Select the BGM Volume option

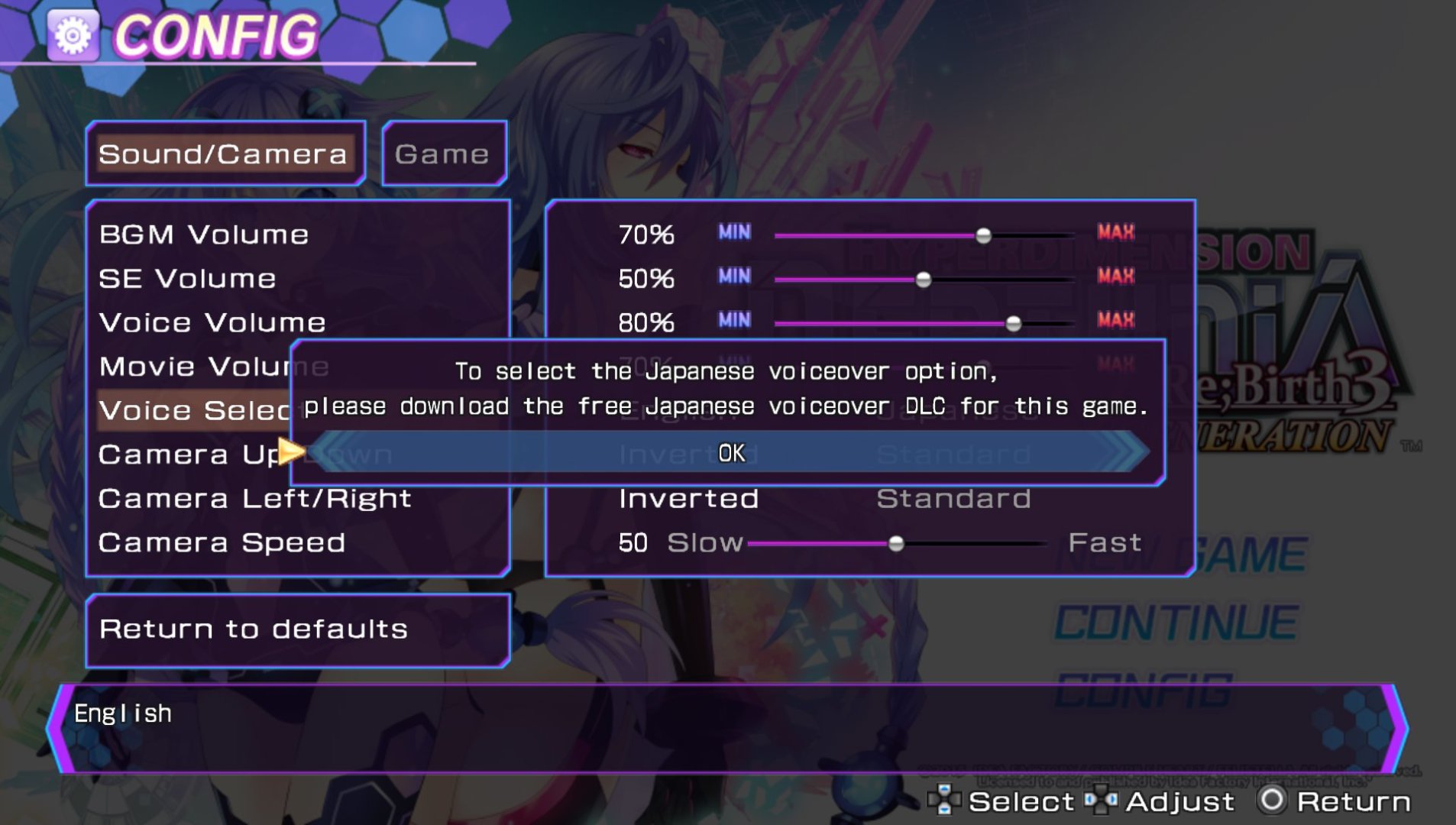pyautogui.click(x=204, y=235)
